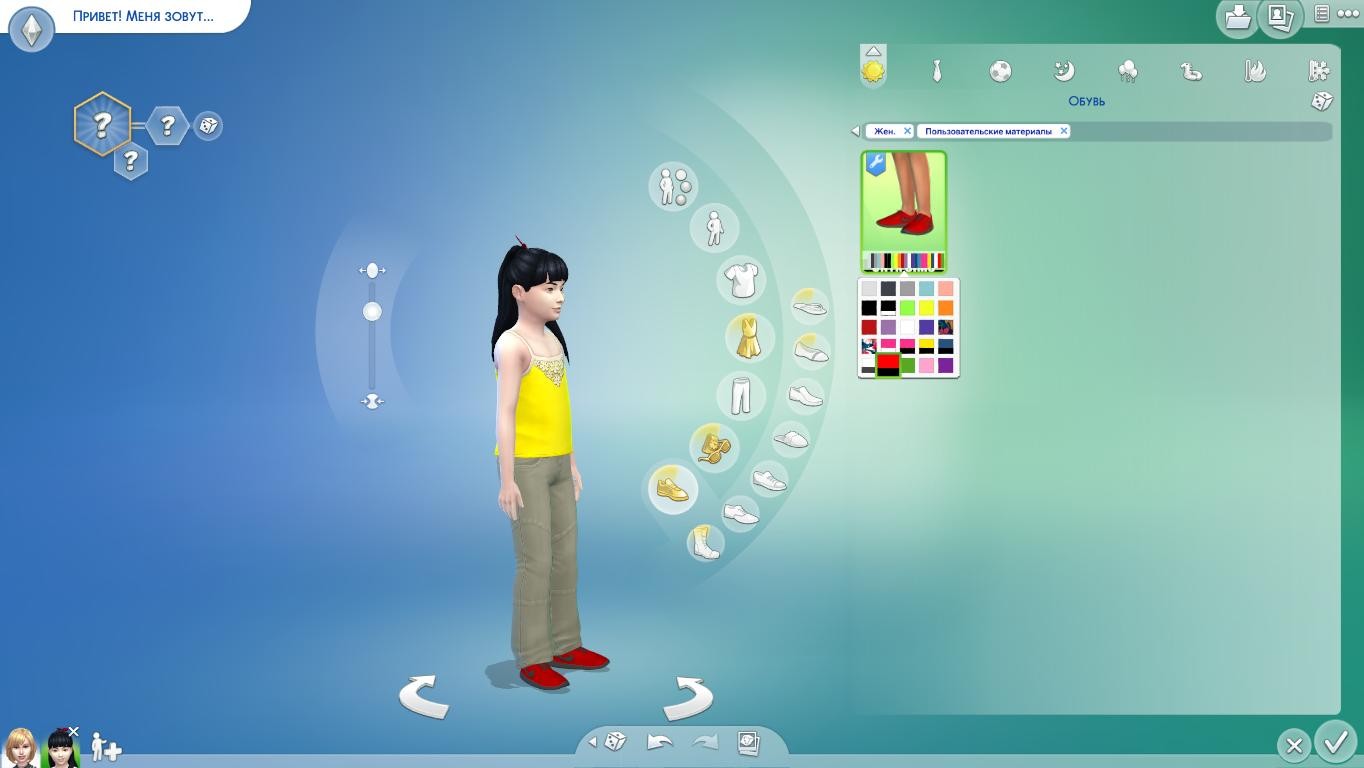Add a new Sim to the household
Image resolution: width=1364 pixels, height=768 pixels.
coord(106,747)
